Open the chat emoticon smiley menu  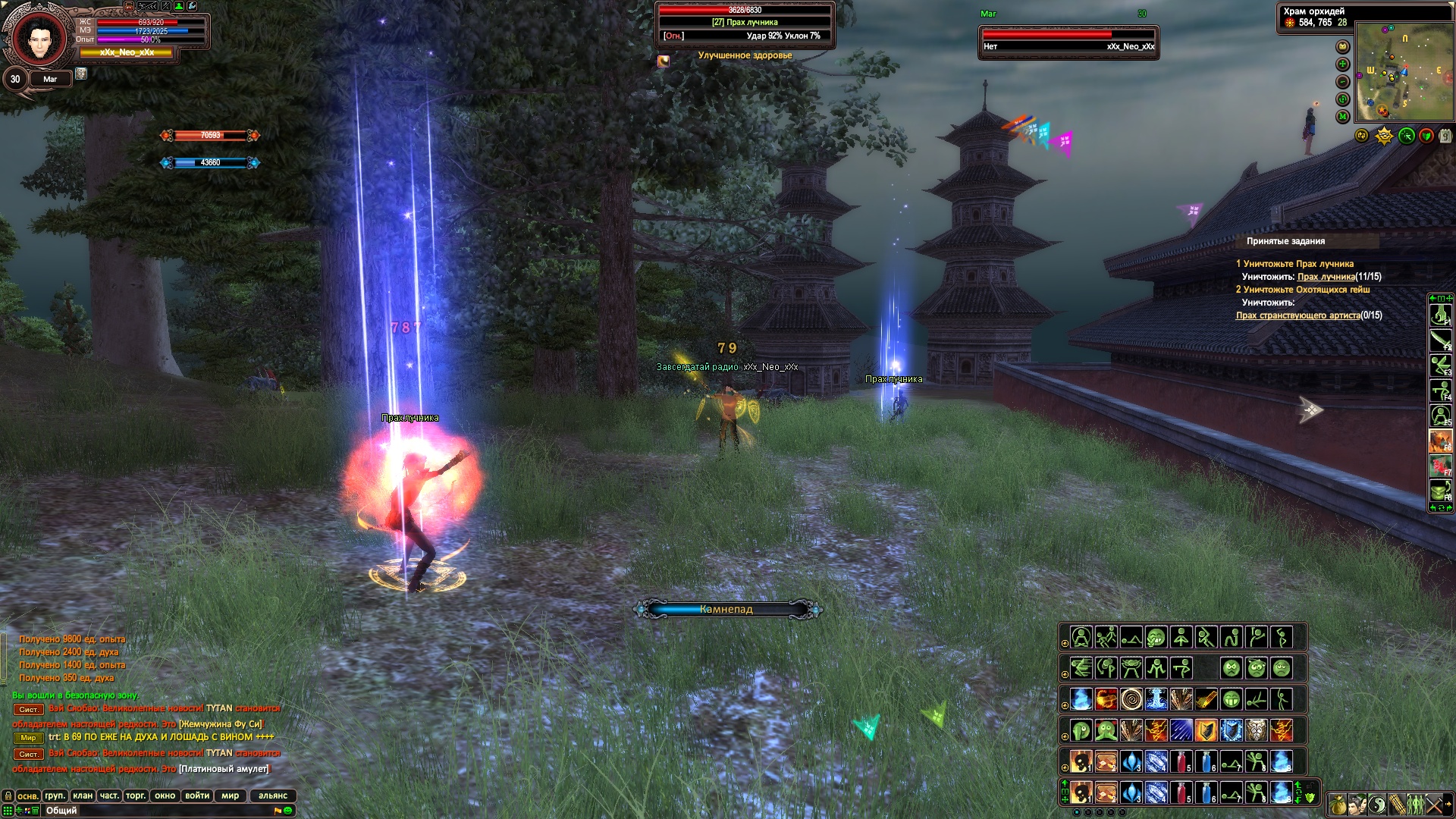coord(288,811)
